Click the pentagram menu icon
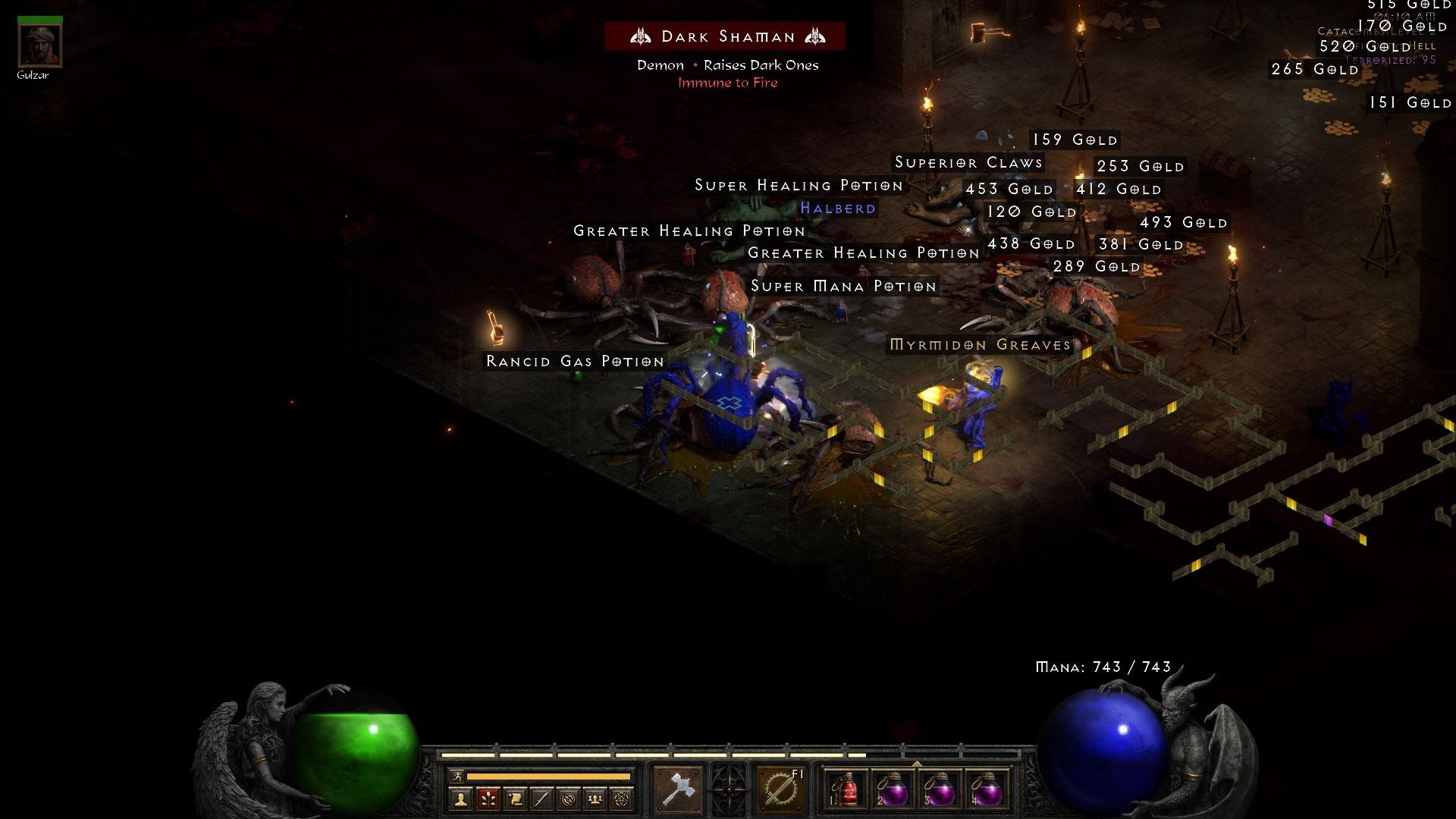 621,797
